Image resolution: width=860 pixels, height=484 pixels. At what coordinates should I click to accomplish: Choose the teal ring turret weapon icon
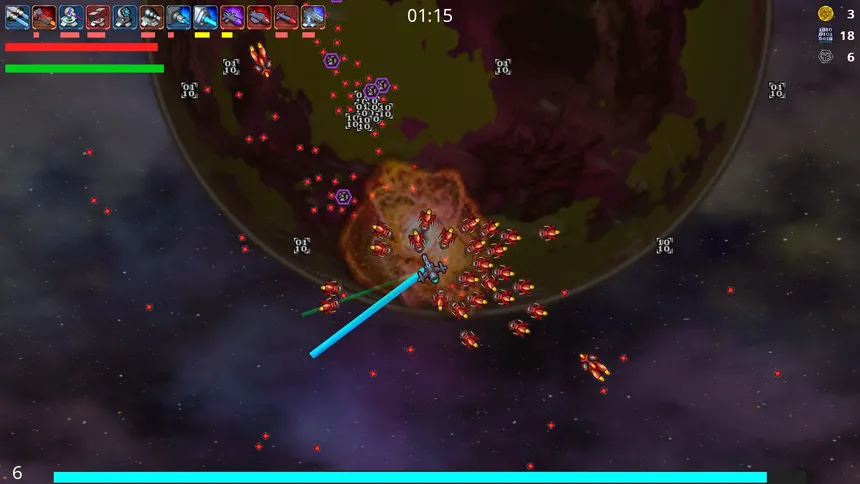[x=125, y=16]
